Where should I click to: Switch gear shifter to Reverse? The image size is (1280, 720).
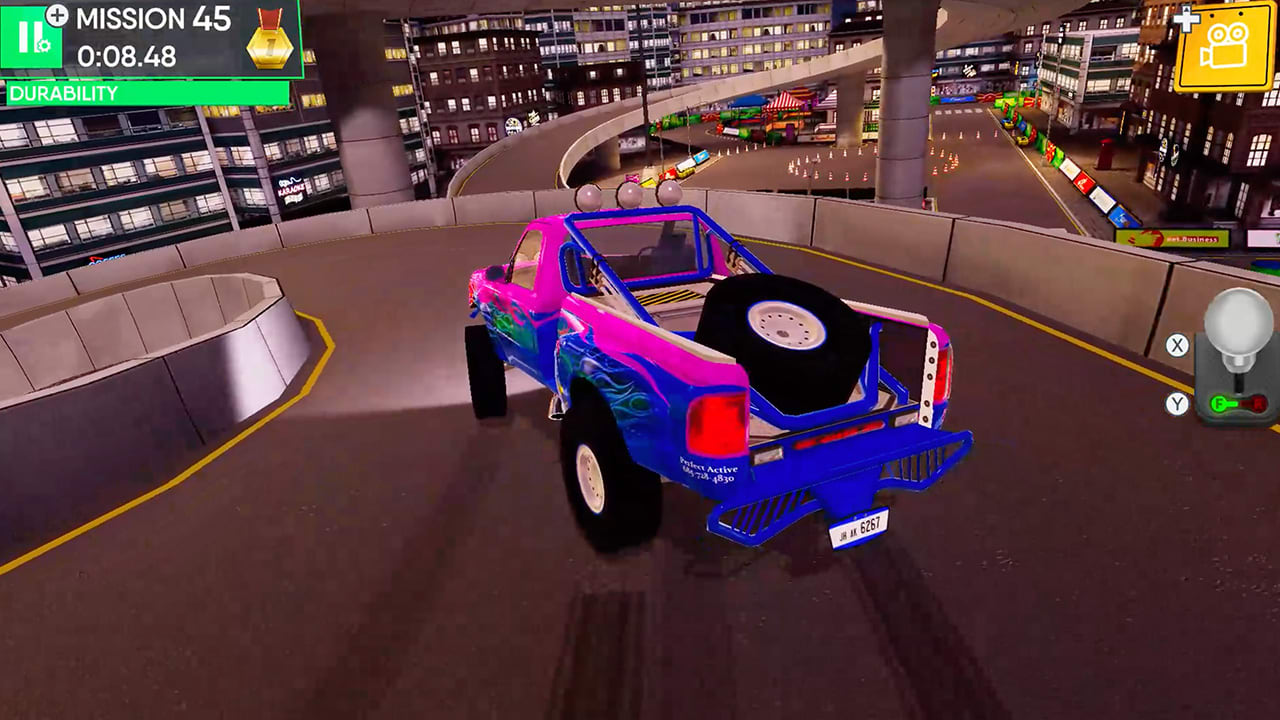pos(1257,403)
